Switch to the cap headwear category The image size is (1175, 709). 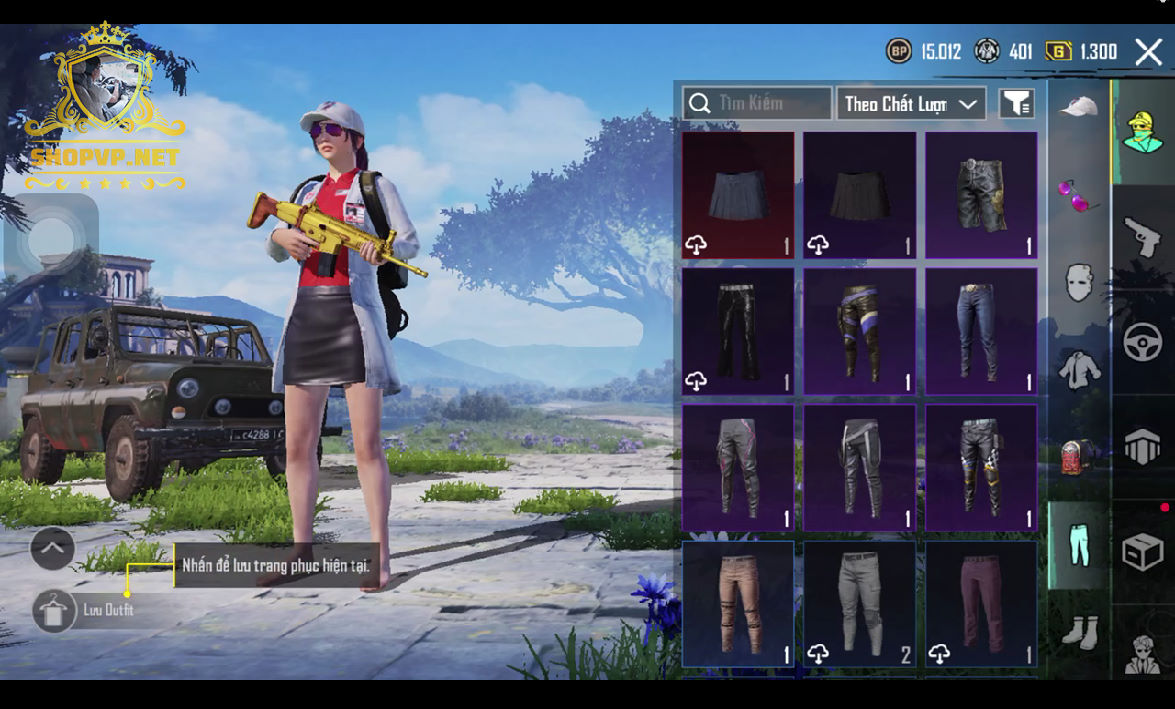pyautogui.click(x=1079, y=107)
